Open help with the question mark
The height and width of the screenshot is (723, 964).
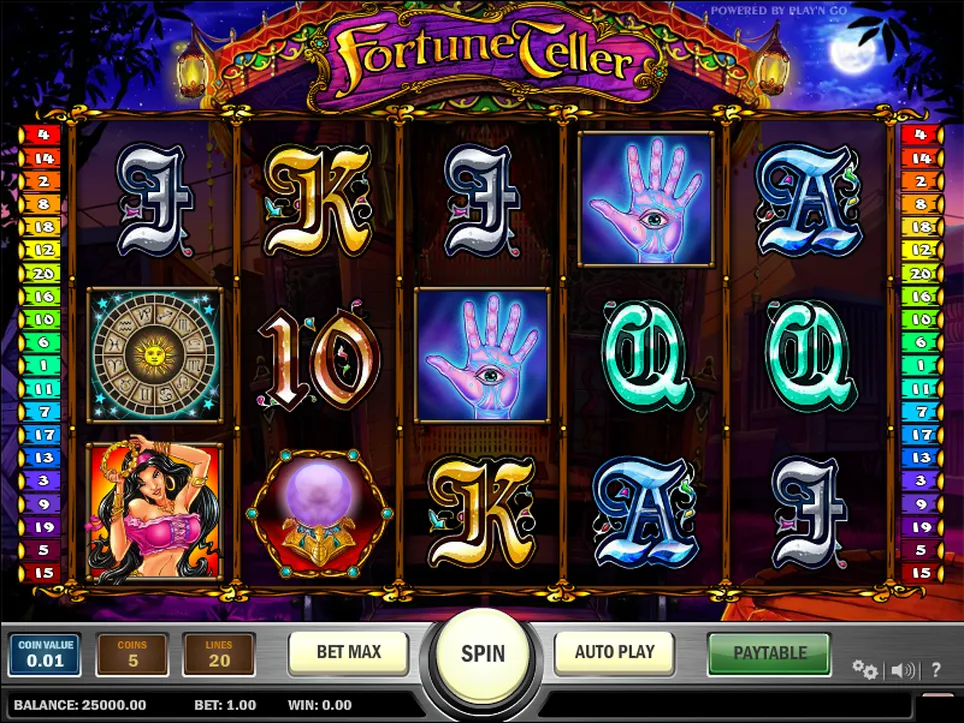[x=936, y=670]
